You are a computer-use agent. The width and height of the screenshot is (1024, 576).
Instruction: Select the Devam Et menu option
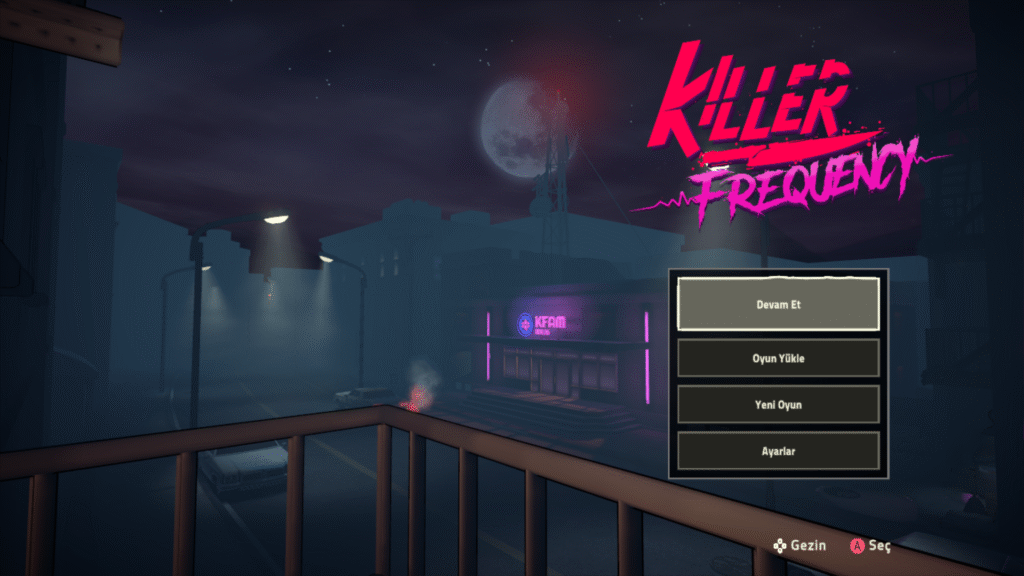pyautogui.click(x=778, y=304)
